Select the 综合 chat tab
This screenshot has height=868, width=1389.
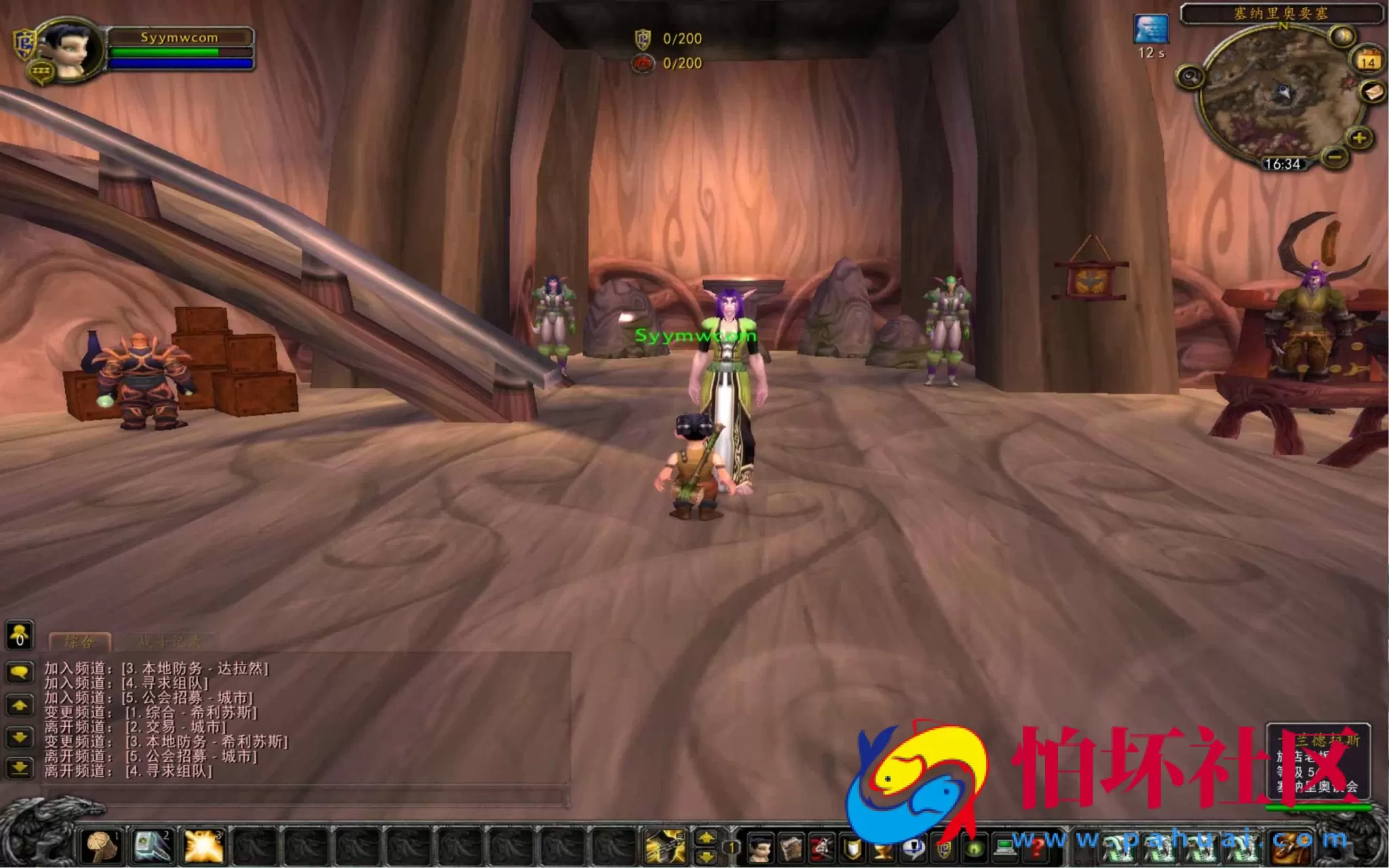tap(80, 640)
